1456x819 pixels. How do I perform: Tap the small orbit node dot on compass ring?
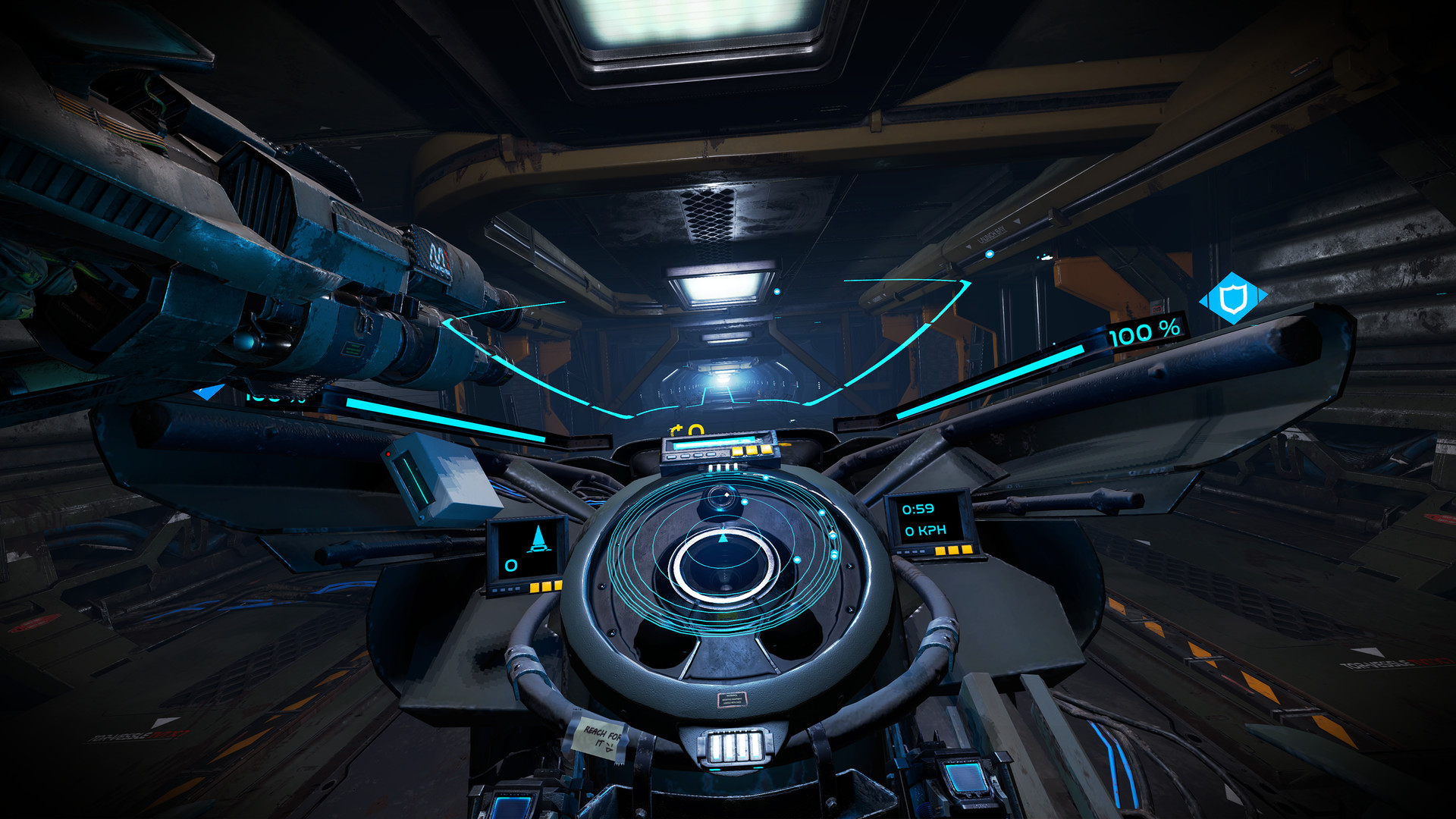tap(744, 502)
